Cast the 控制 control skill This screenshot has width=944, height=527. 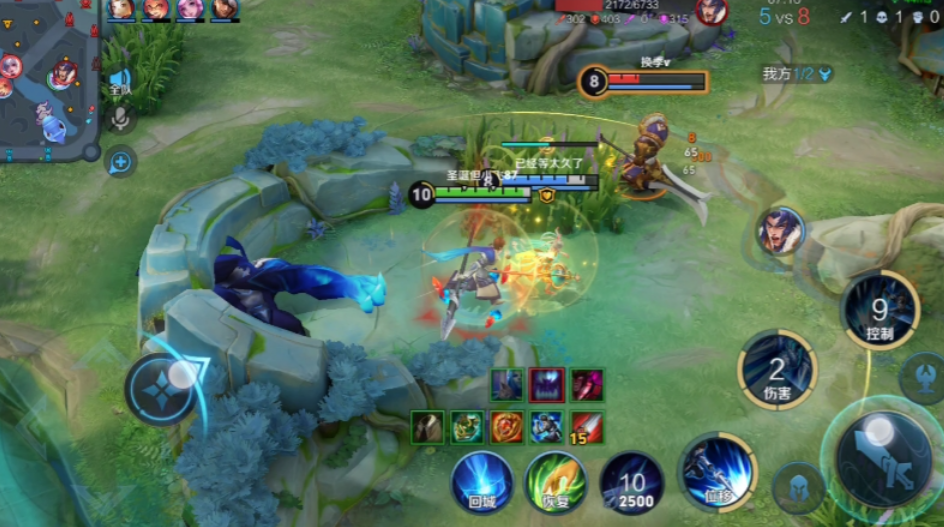coord(879,312)
